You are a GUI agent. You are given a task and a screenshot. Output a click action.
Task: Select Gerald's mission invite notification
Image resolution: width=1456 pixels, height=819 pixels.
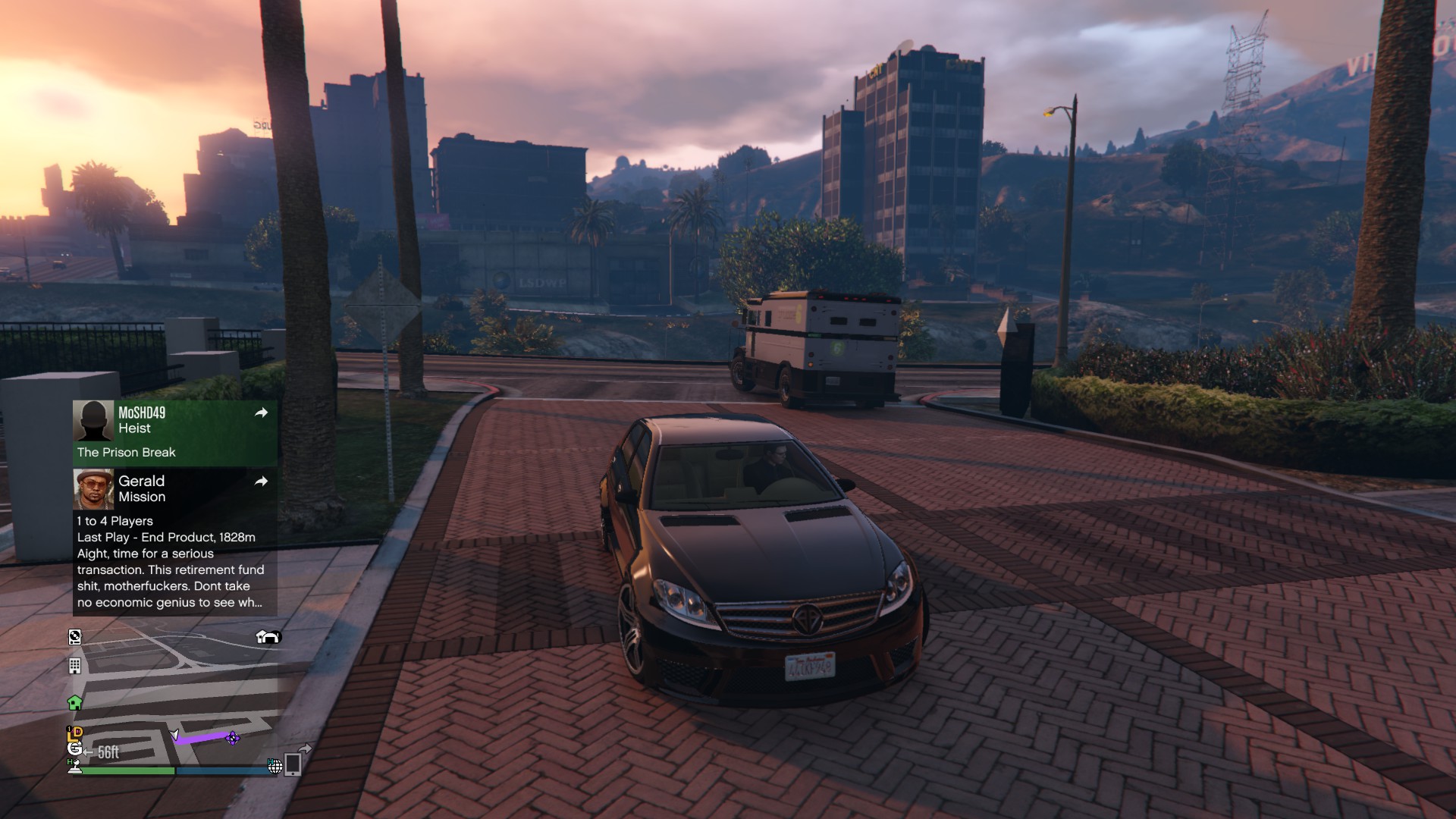174,540
